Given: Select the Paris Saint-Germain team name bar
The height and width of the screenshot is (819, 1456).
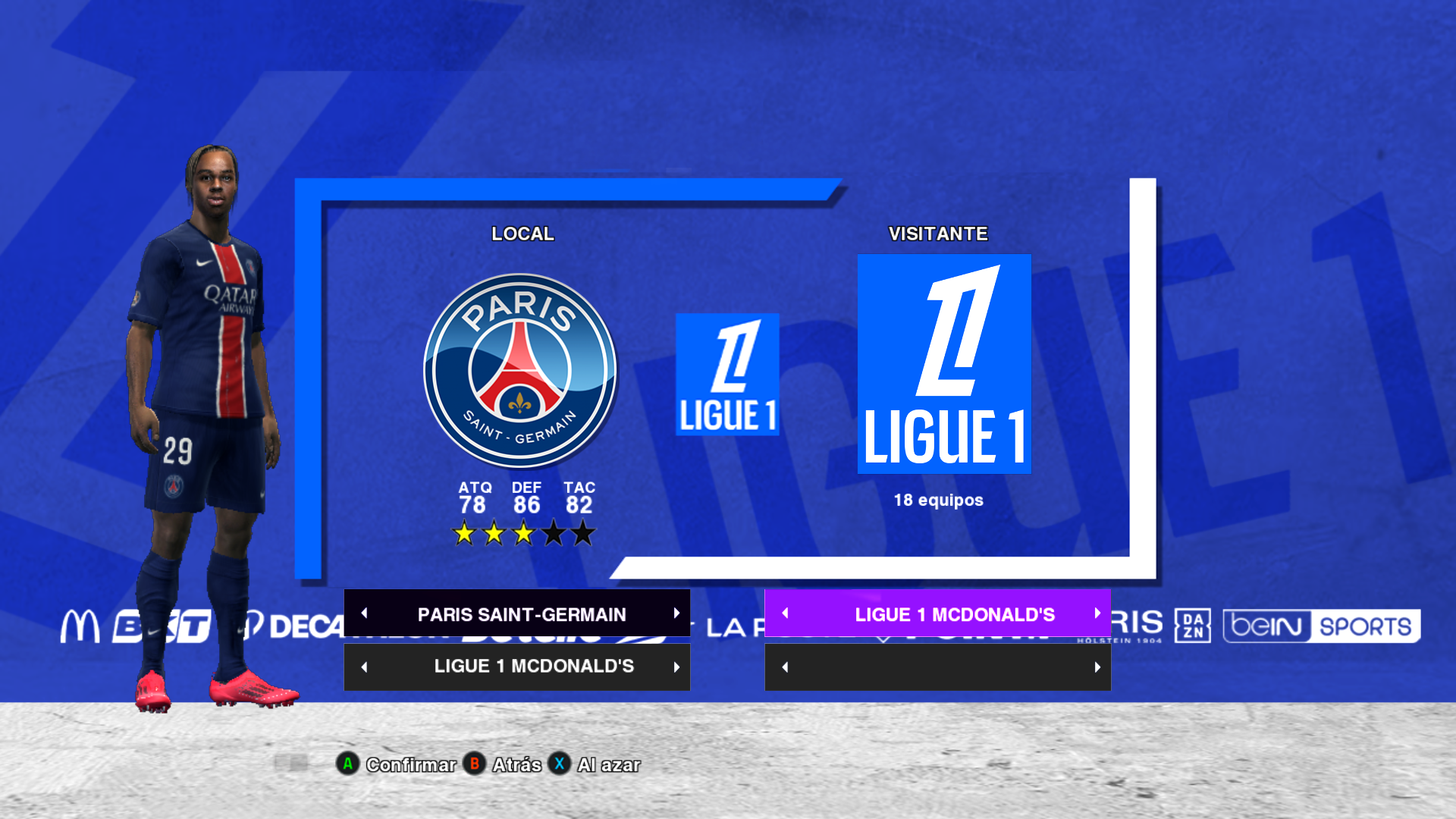Looking at the screenshot, I should (521, 614).
